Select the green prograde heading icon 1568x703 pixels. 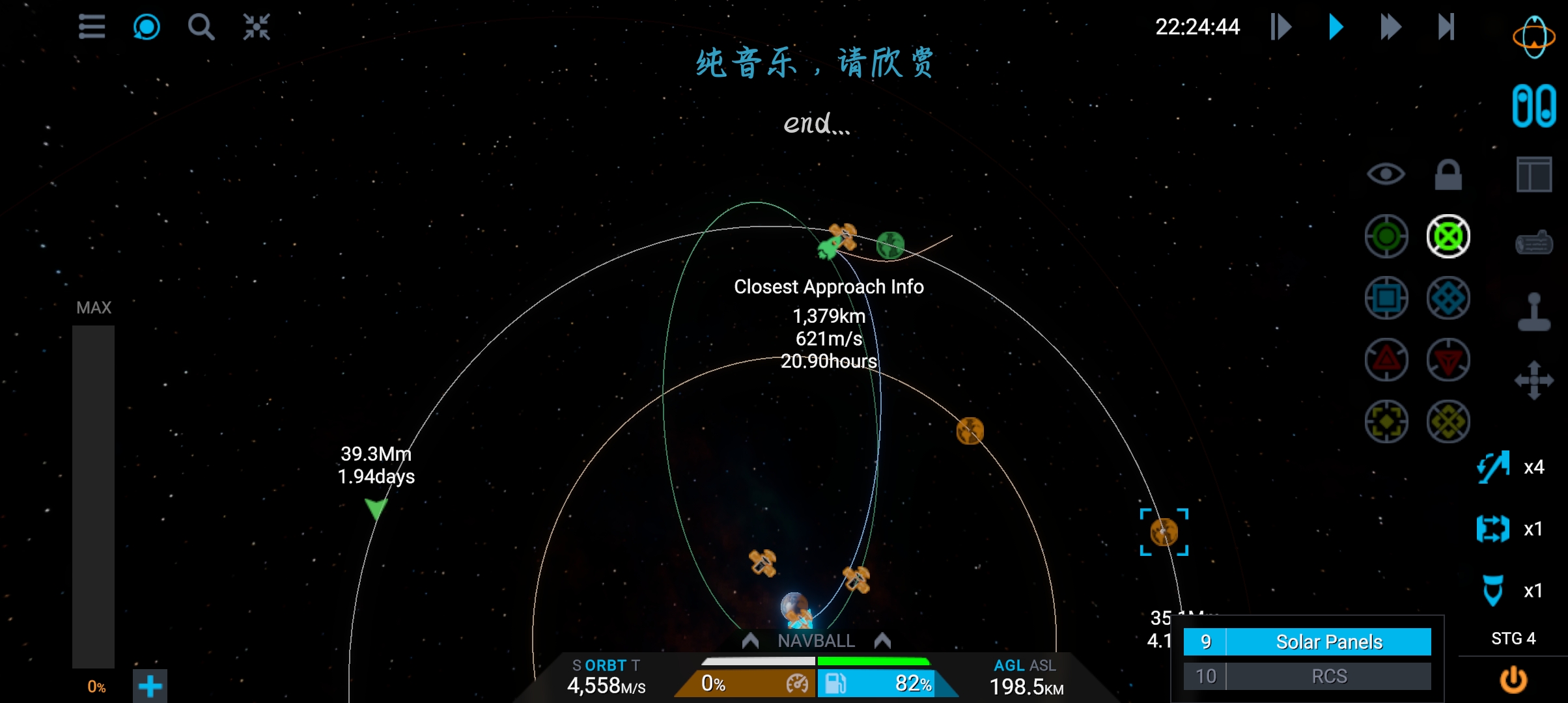[1386, 236]
